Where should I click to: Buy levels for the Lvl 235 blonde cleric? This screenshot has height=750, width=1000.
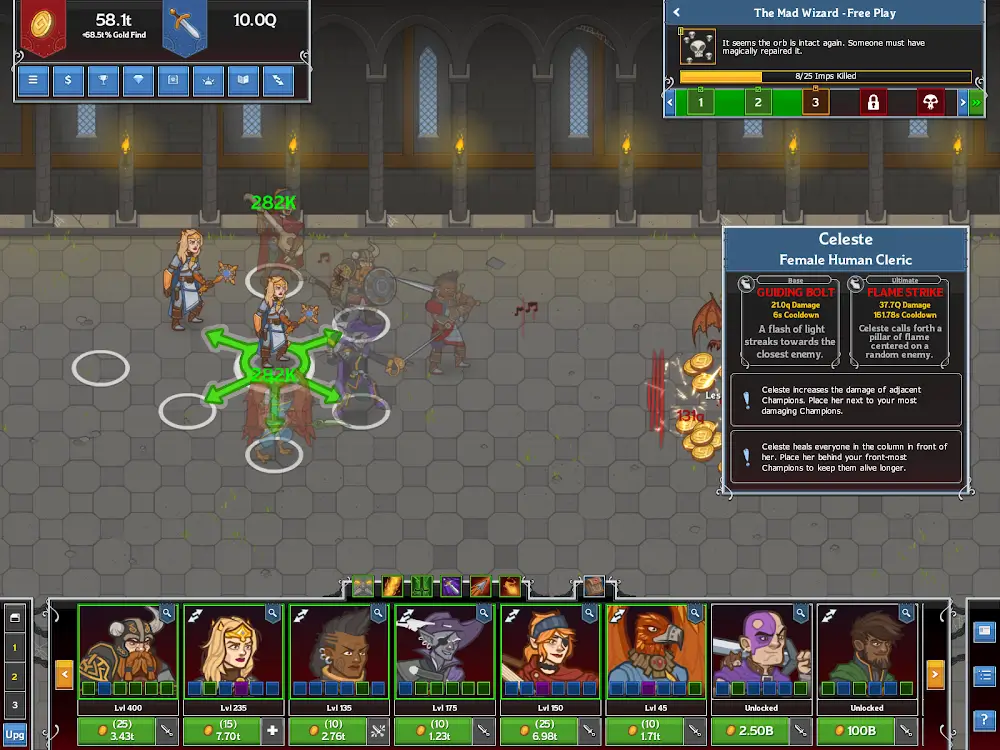pos(221,732)
